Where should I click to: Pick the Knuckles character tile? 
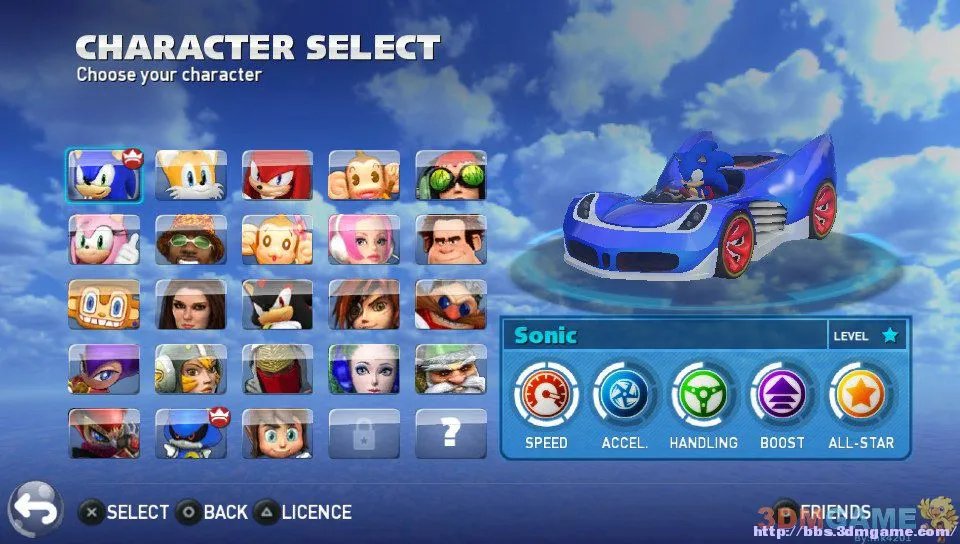tap(278, 176)
